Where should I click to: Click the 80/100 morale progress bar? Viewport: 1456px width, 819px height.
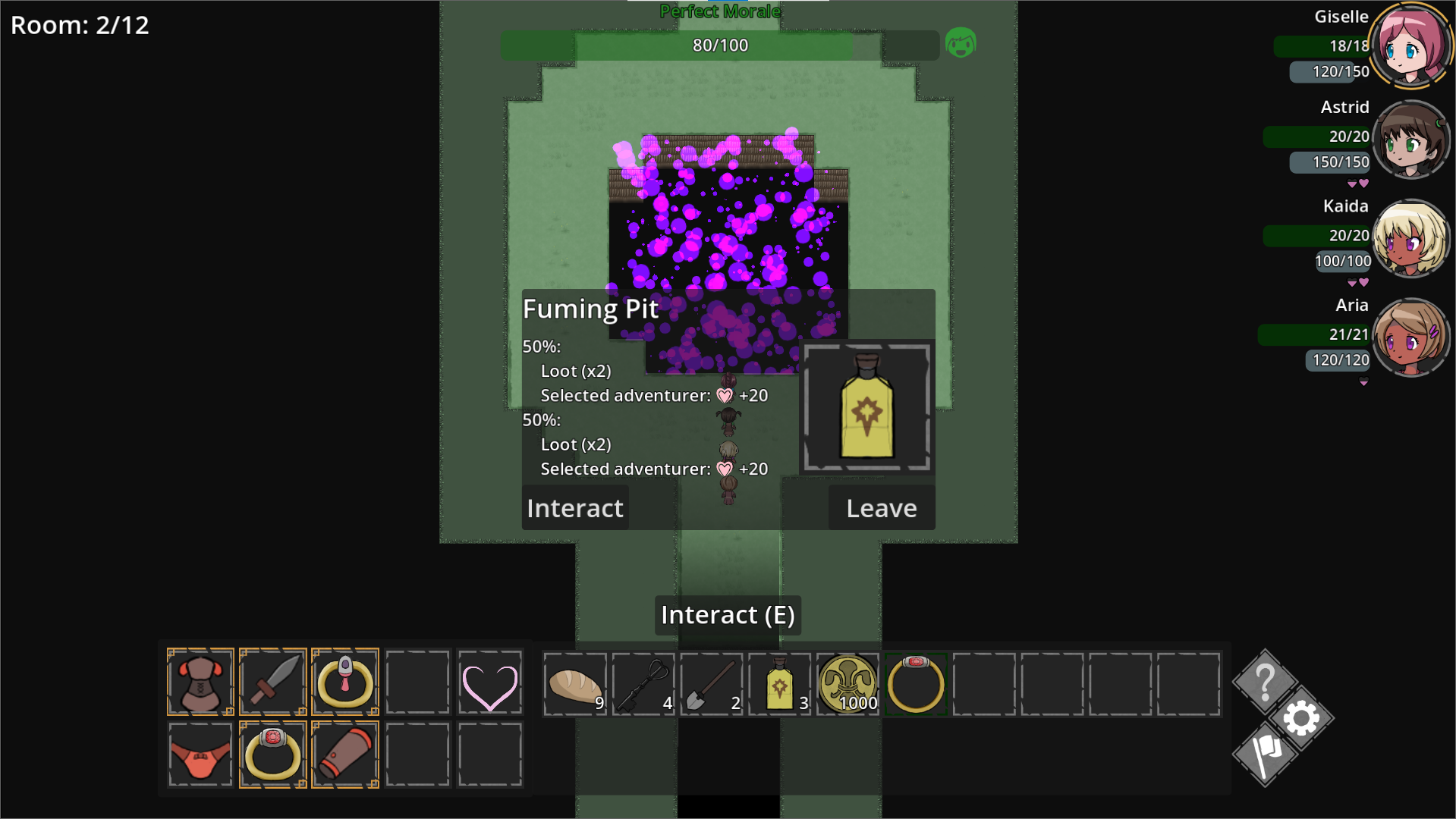[x=719, y=45]
